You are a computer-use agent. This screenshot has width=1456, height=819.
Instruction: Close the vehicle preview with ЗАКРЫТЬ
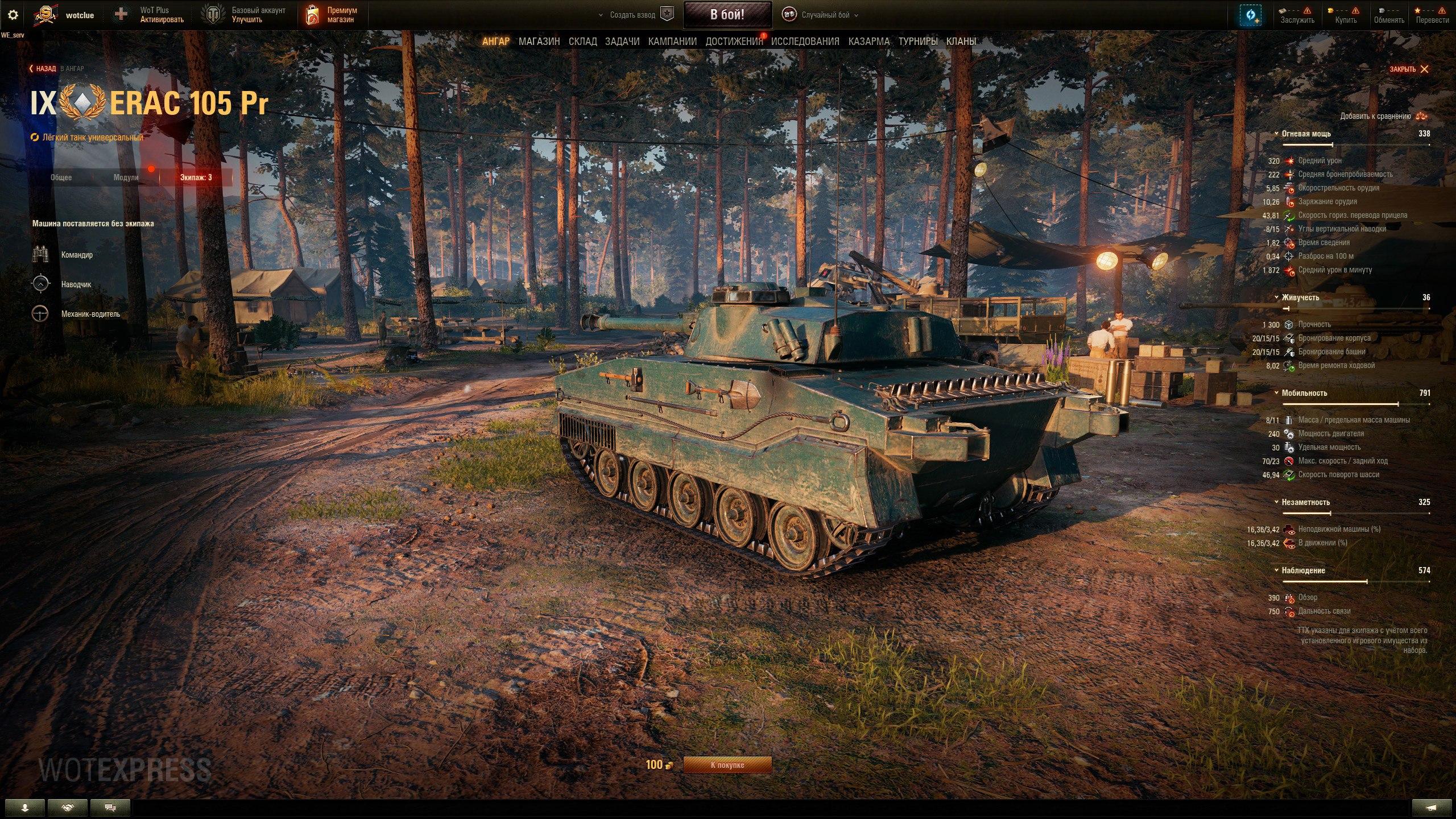[x=1409, y=69]
